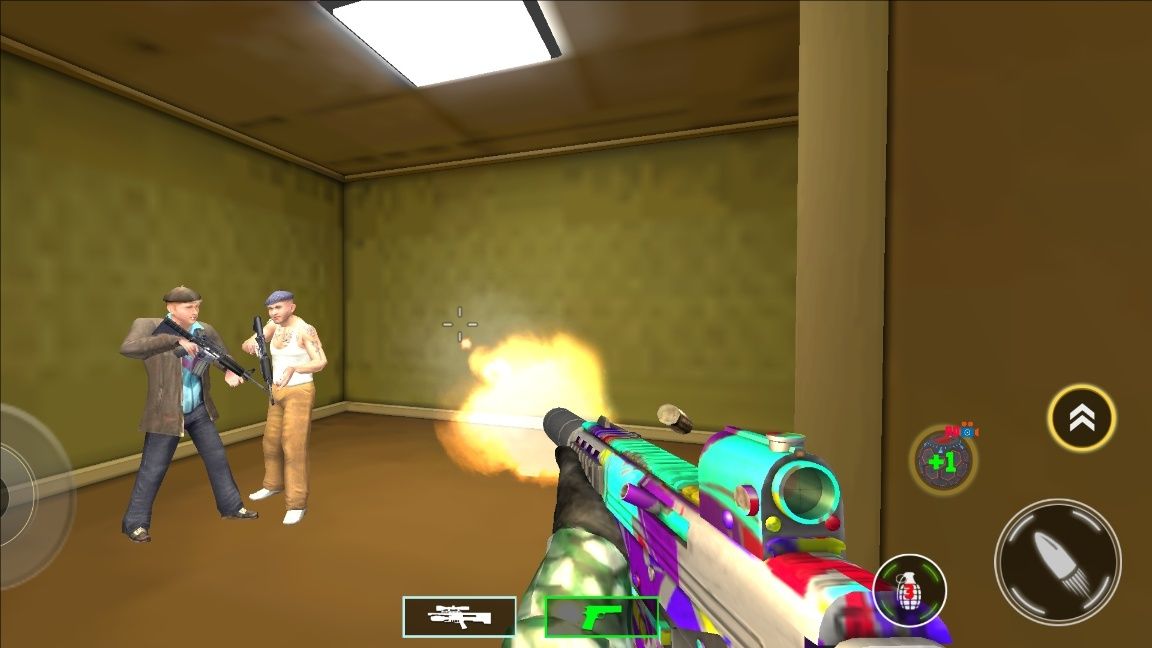Jump using the double-chevron button
This screenshot has height=648, width=1152.
[x=1081, y=418]
